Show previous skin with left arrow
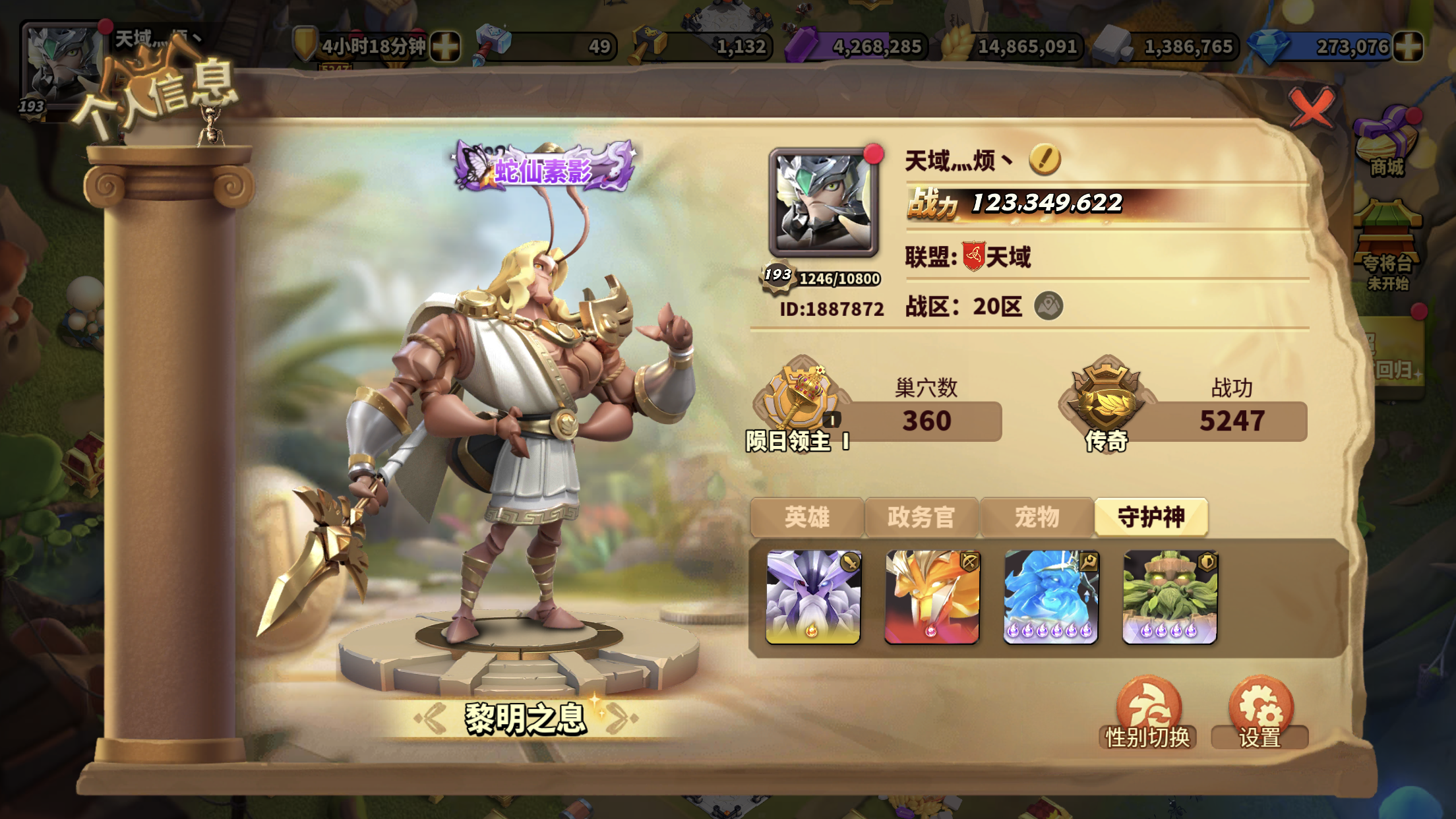This screenshot has width=1456, height=819. 433,718
